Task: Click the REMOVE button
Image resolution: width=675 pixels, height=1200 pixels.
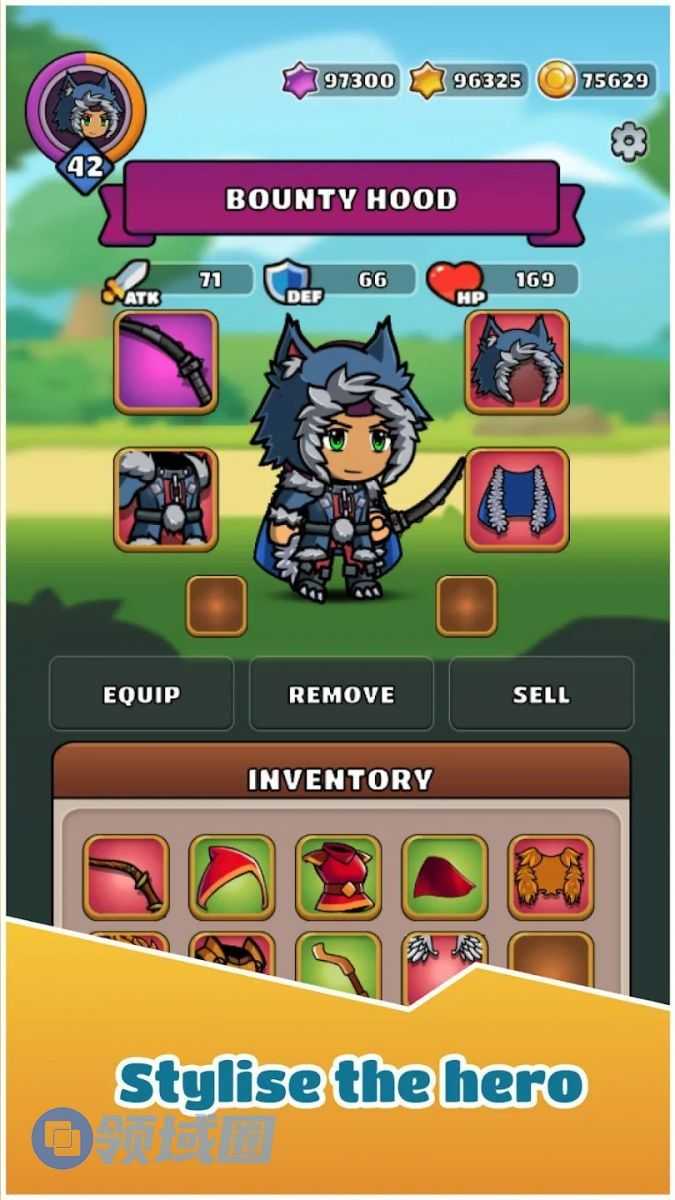Action: point(341,694)
